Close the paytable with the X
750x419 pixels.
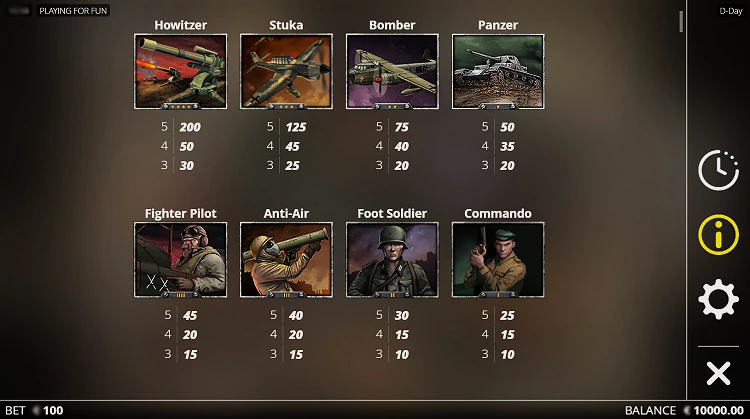717,374
